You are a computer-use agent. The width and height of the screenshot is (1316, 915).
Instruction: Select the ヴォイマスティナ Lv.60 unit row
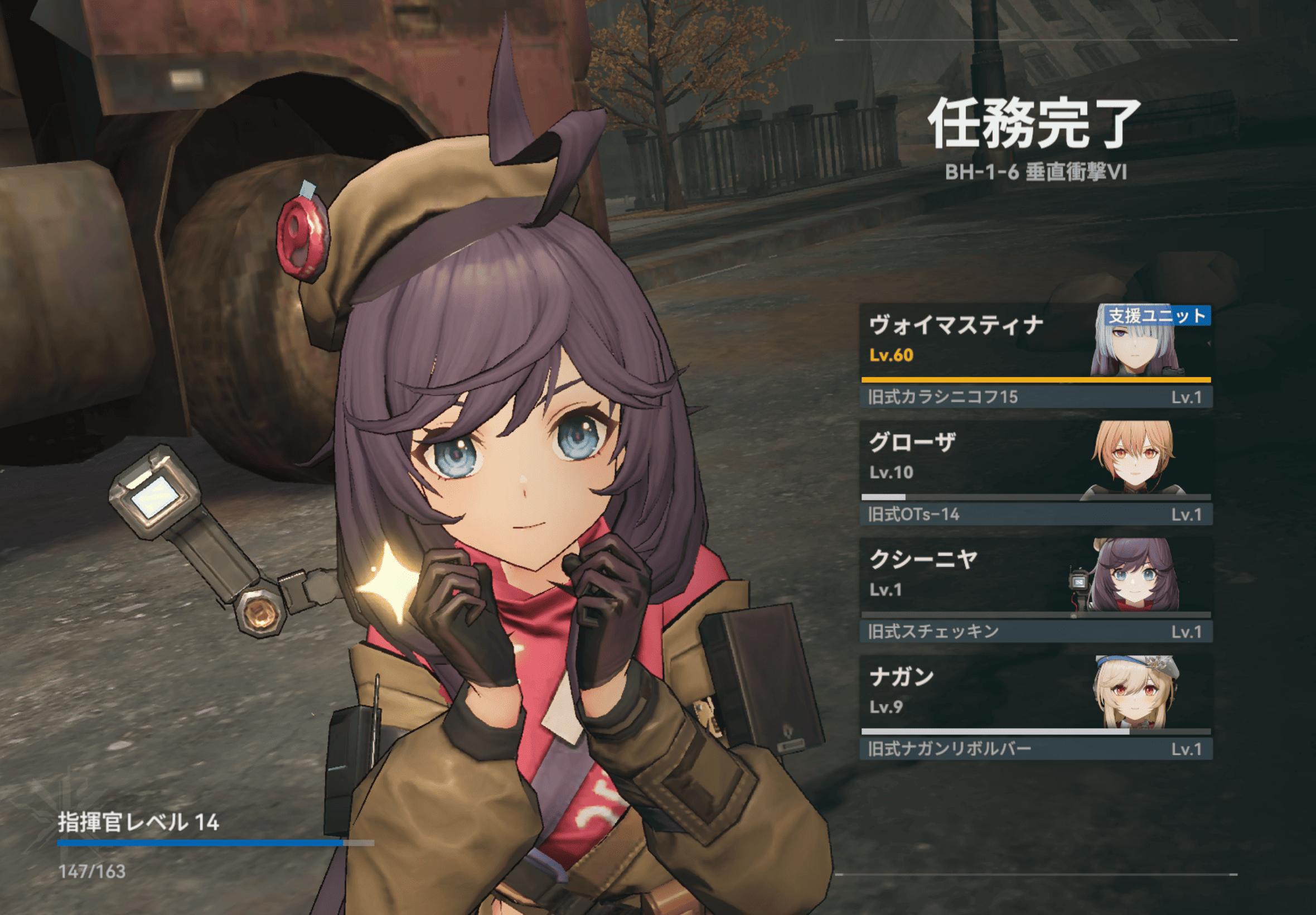pos(974,340)
